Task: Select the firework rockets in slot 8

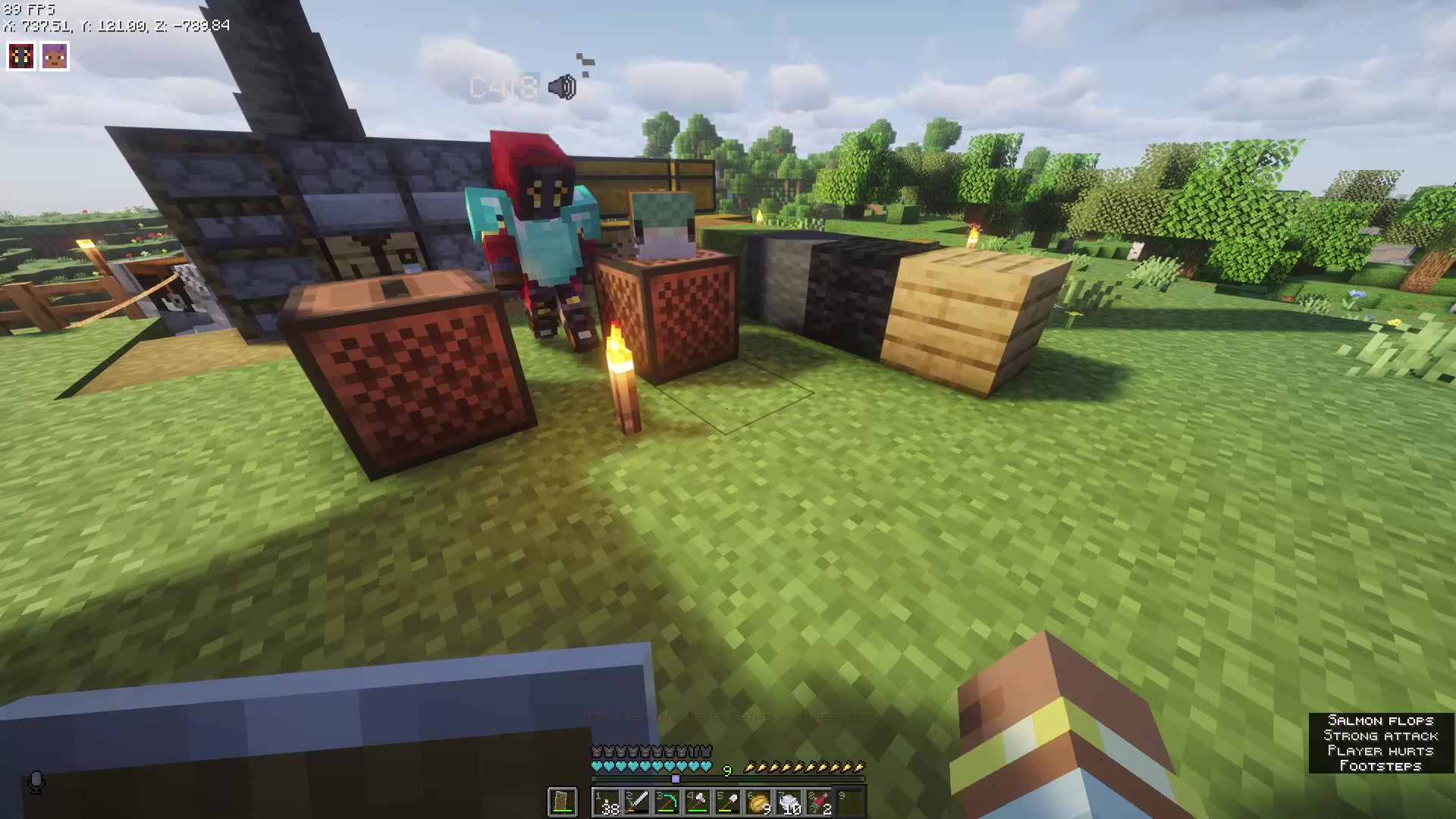Action: (819, 802)
